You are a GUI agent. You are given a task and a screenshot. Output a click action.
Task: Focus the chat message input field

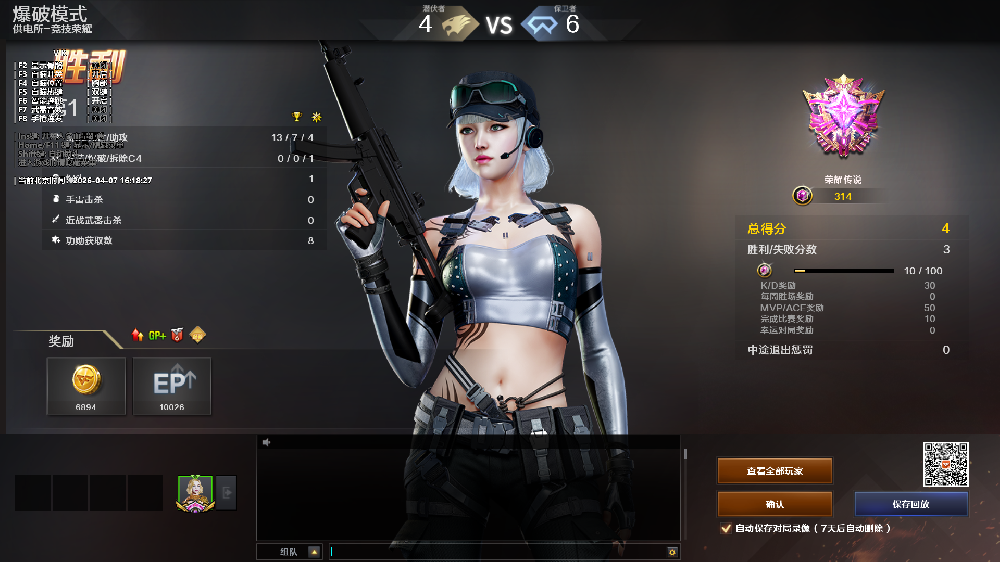click(498, 551)
